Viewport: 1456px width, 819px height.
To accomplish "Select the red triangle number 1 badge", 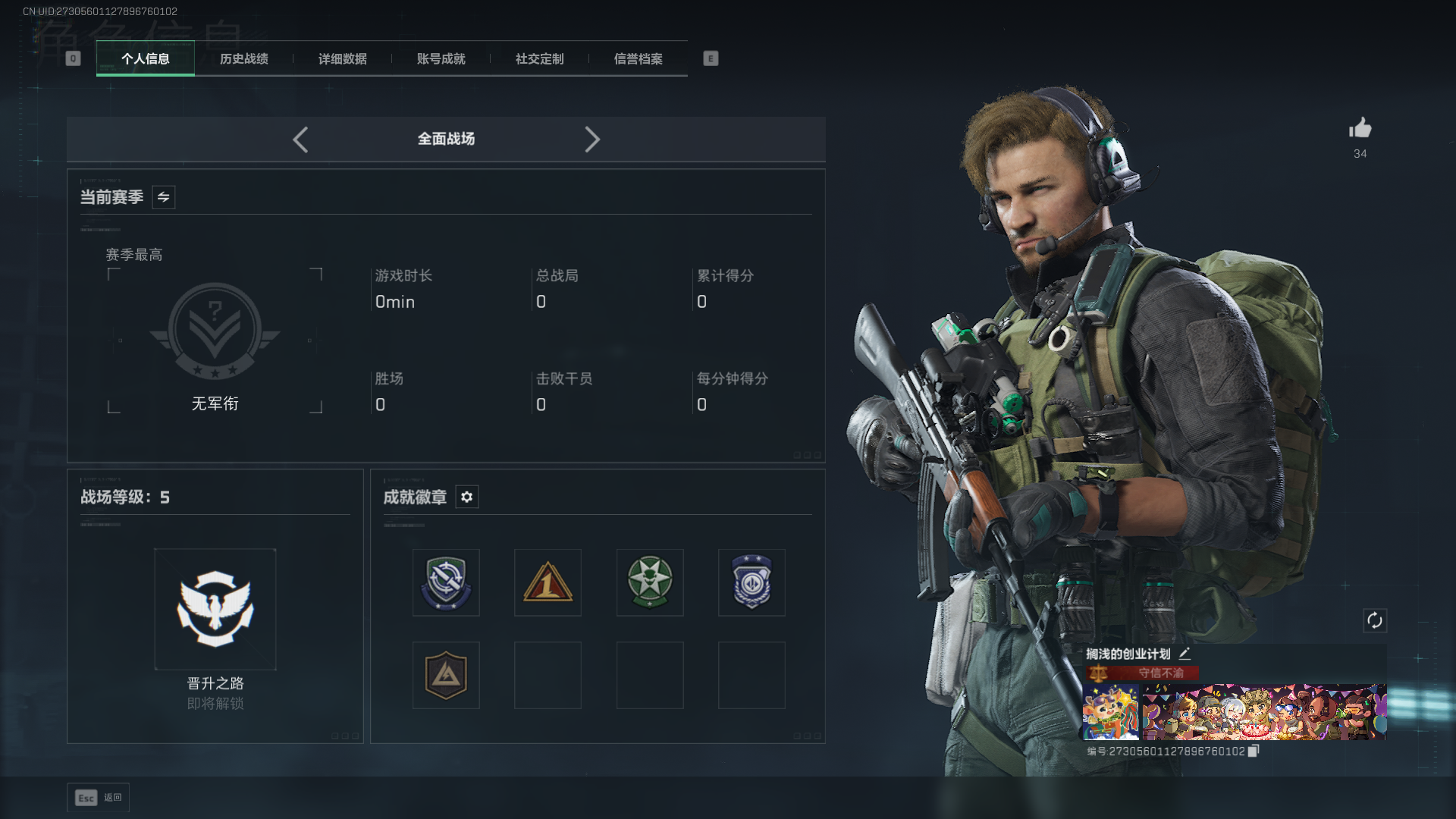I will point(548,582).
